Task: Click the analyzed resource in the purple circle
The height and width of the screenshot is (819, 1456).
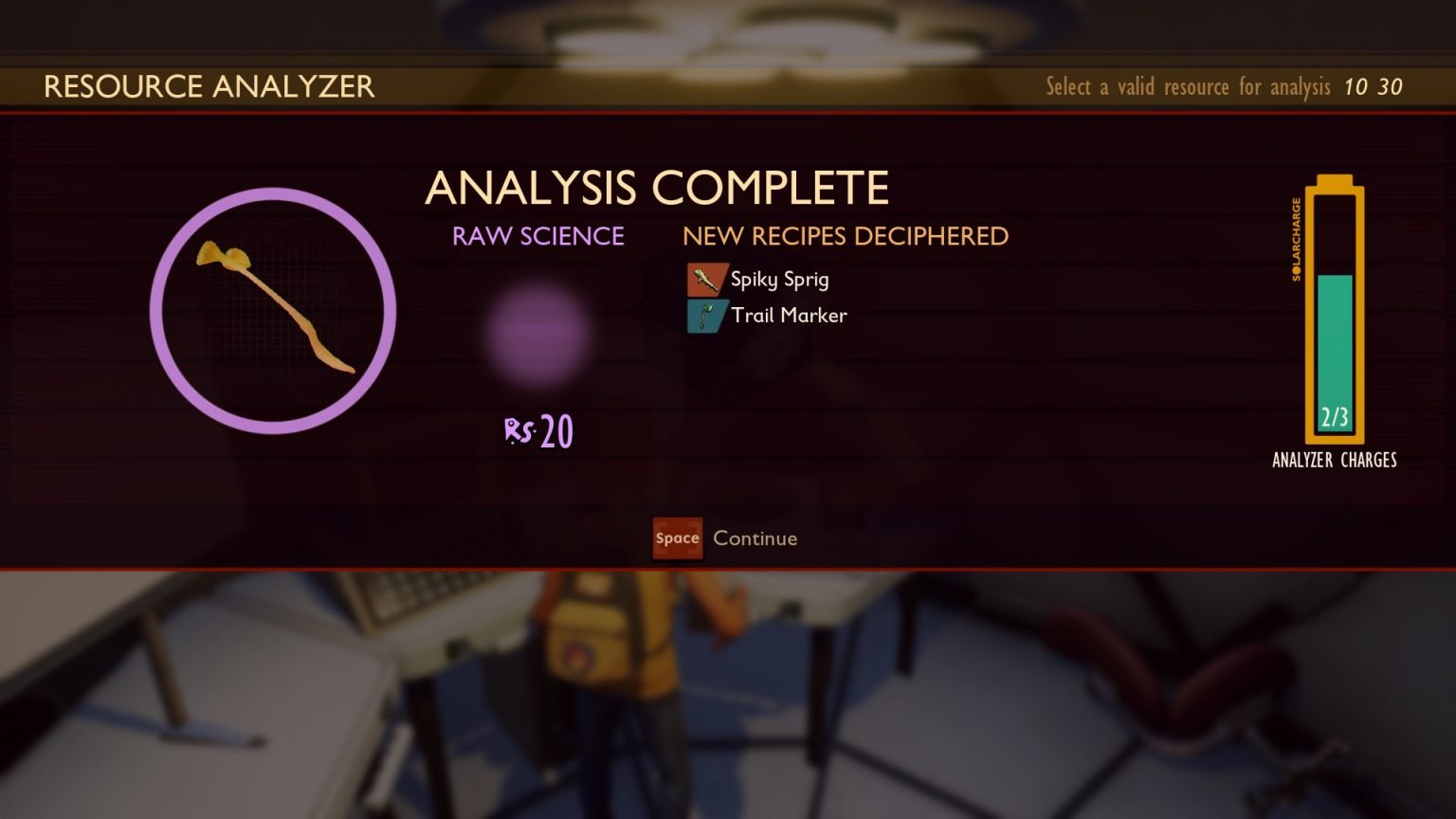Action: 273,311
